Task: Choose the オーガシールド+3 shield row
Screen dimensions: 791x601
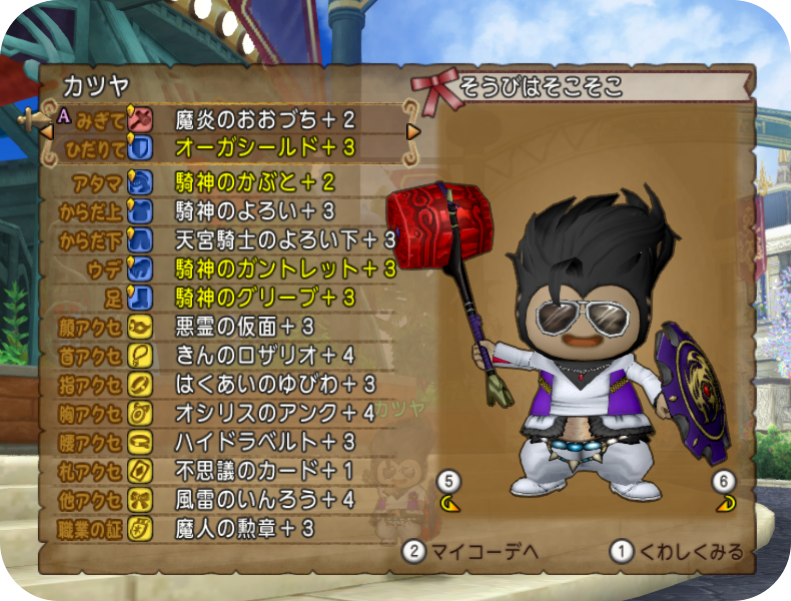Action: (x=264, y=148)
